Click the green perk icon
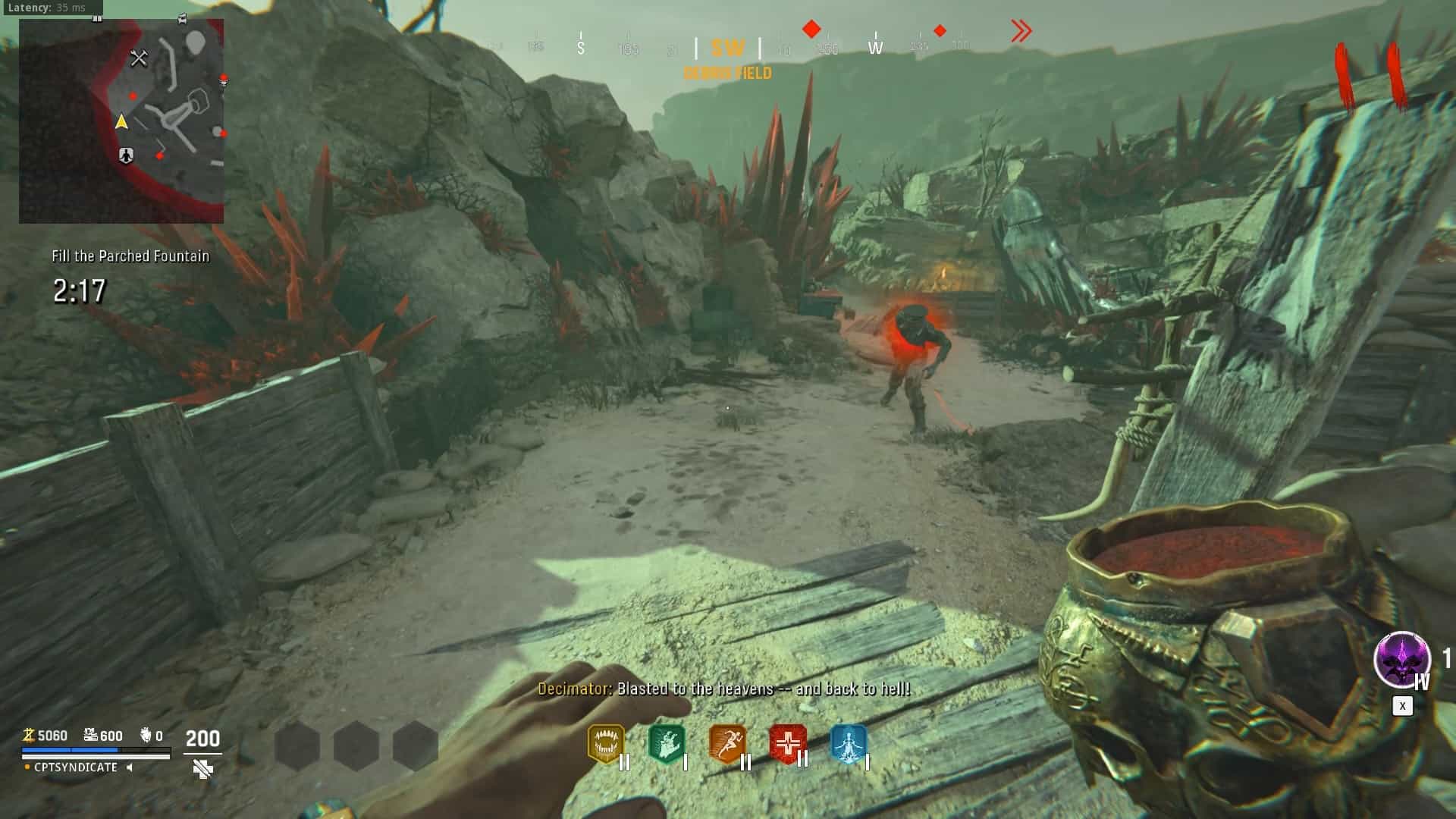The width and height of the screenshot is (1456, 819). point(666,744)
